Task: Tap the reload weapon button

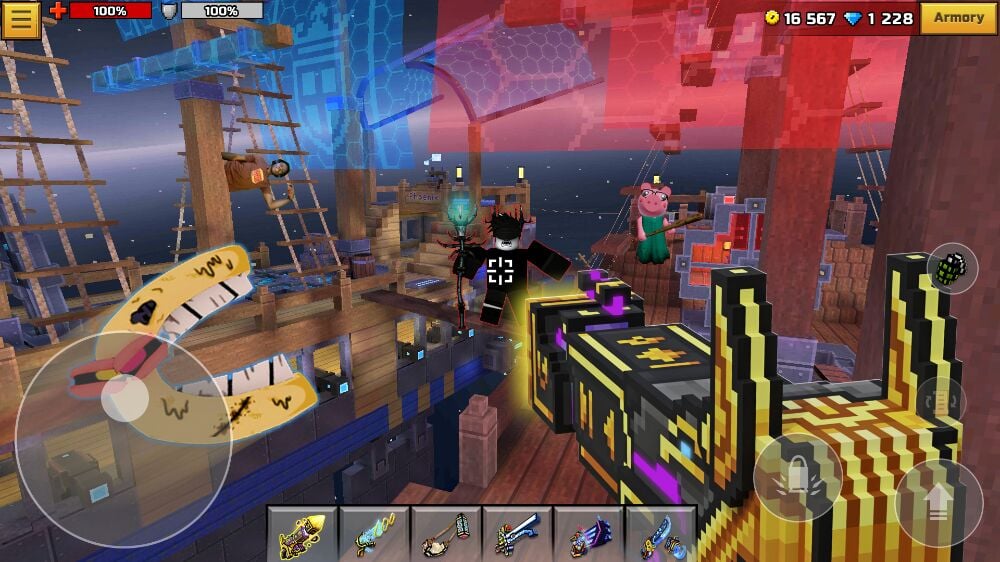Action: tap(940, 400)
